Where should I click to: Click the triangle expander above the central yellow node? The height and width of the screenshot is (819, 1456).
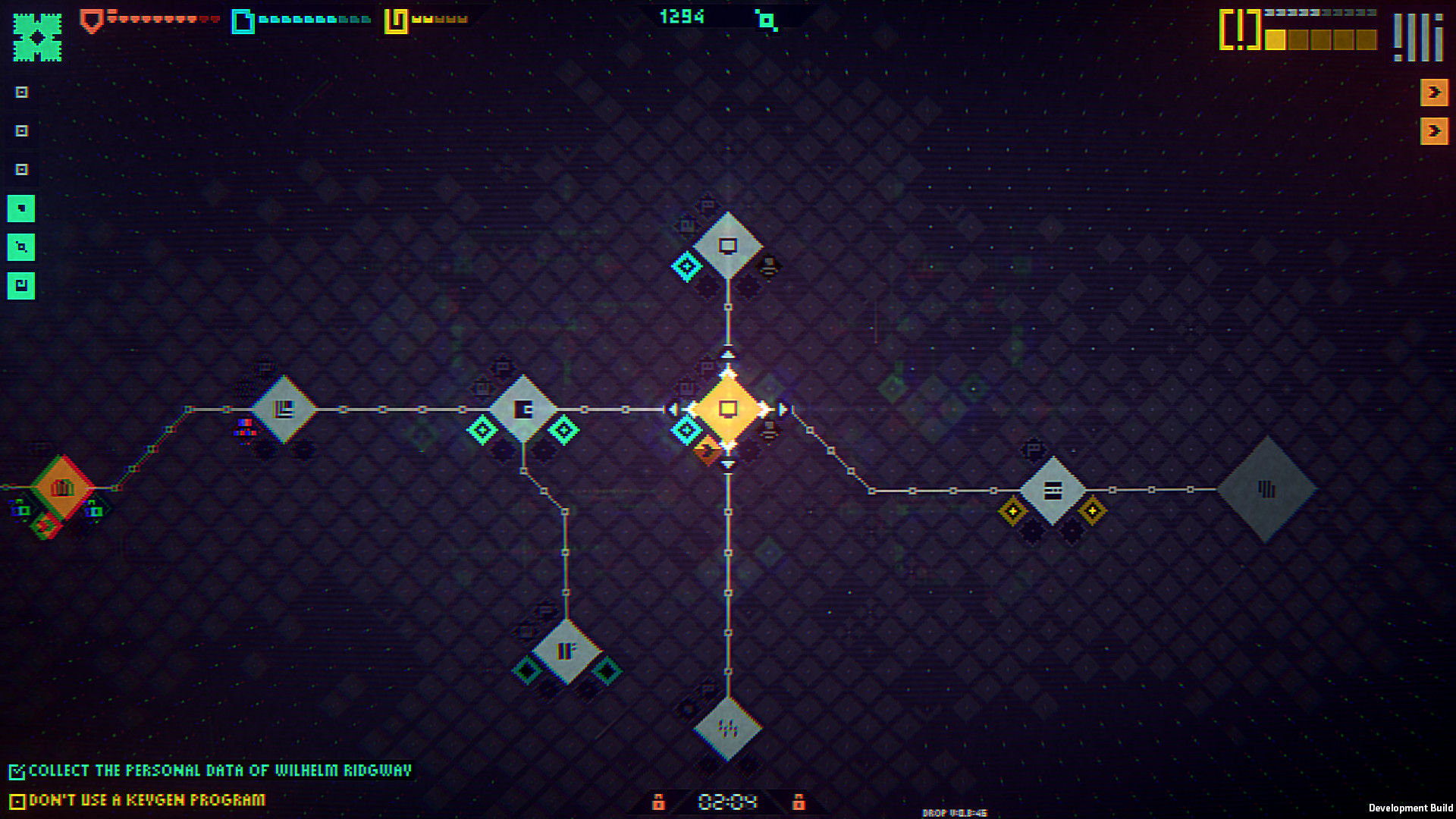tap(729, 353)
